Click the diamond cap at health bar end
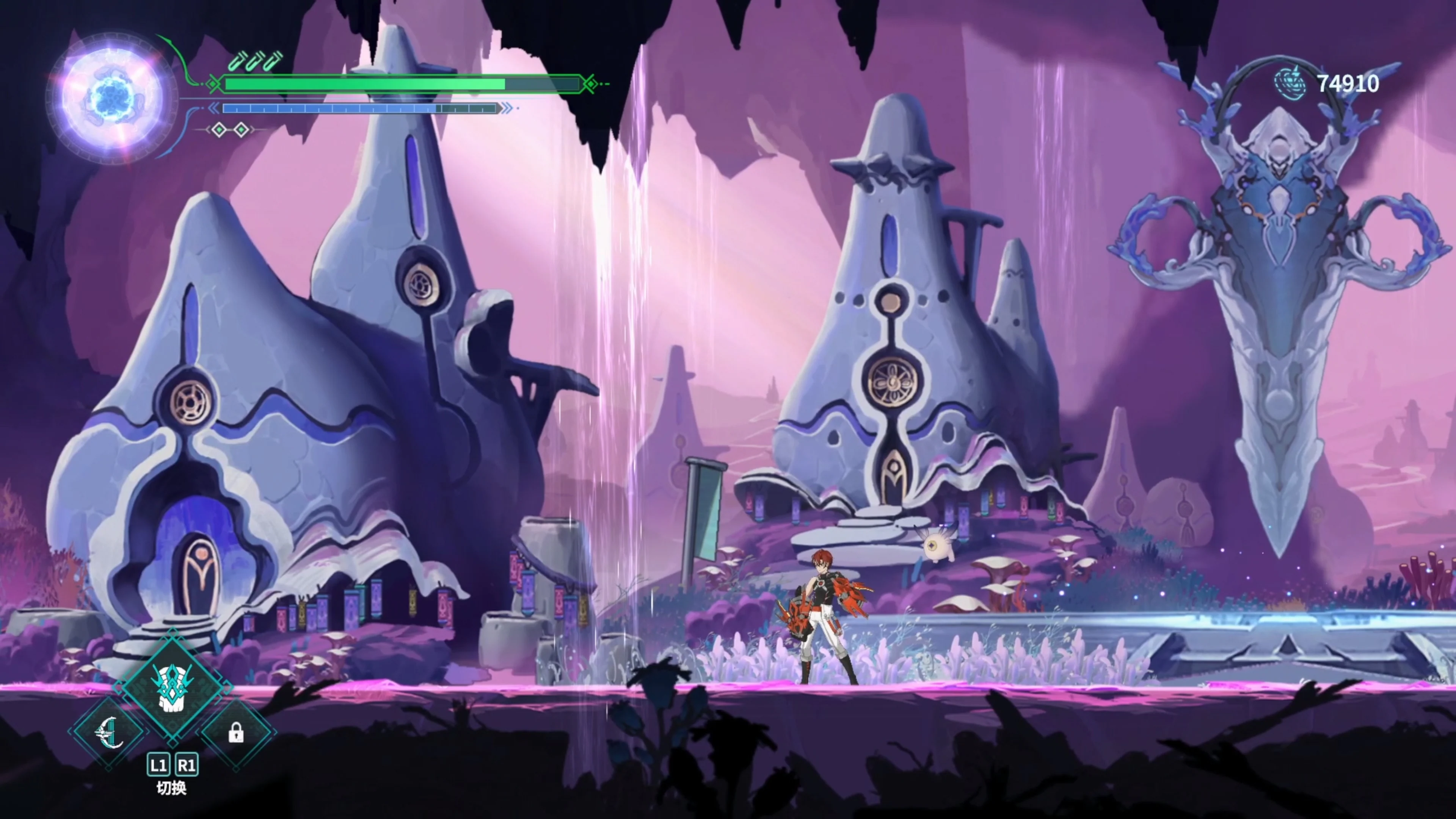Image resolution: width=1456 pixels, height=819 pixels. pyautogui.click(x=591, y=84)
